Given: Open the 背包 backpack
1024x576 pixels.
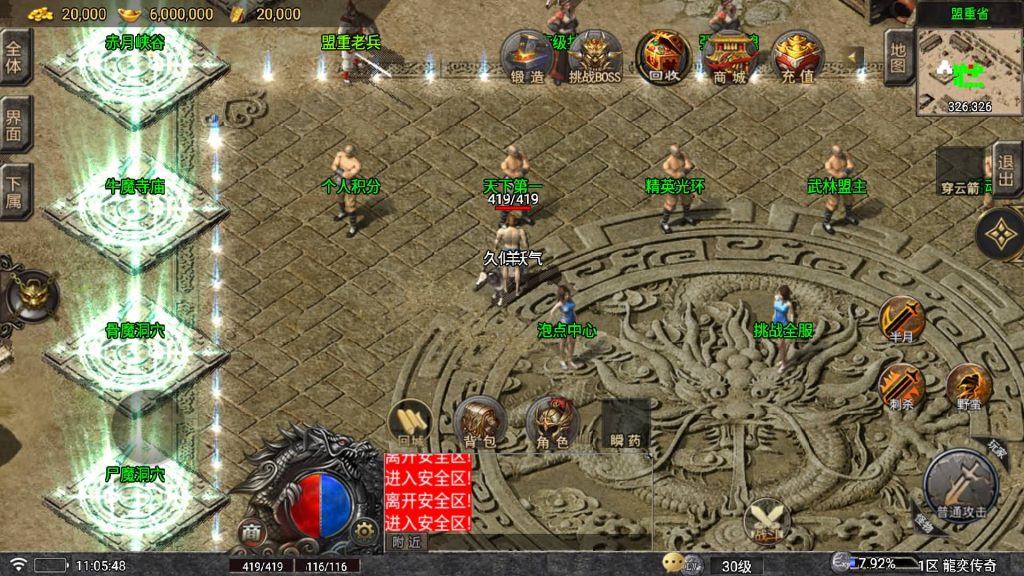Looking at the screenshot, I should click(474, 422).
